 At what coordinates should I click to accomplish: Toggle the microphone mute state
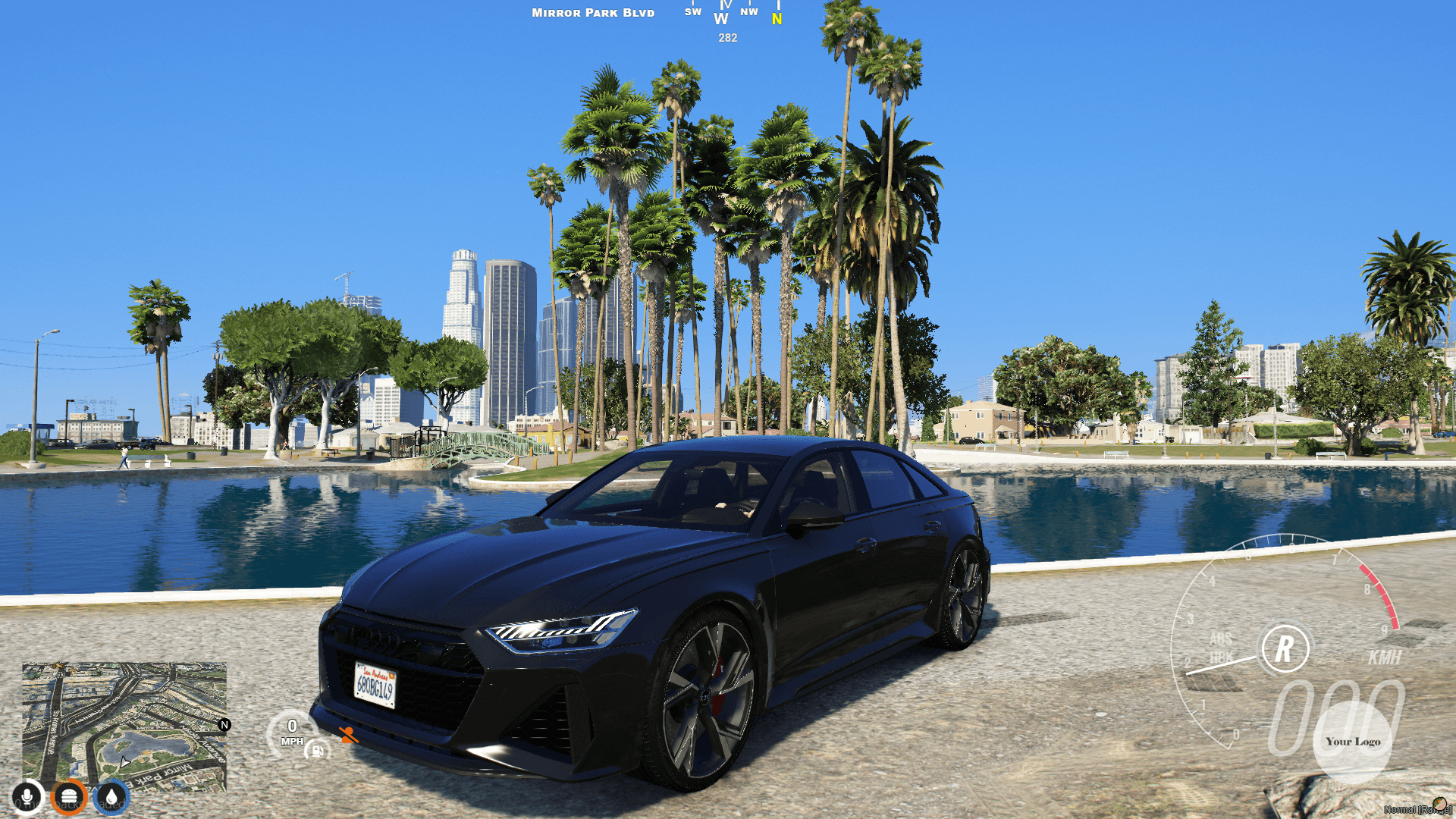point(27,794)
